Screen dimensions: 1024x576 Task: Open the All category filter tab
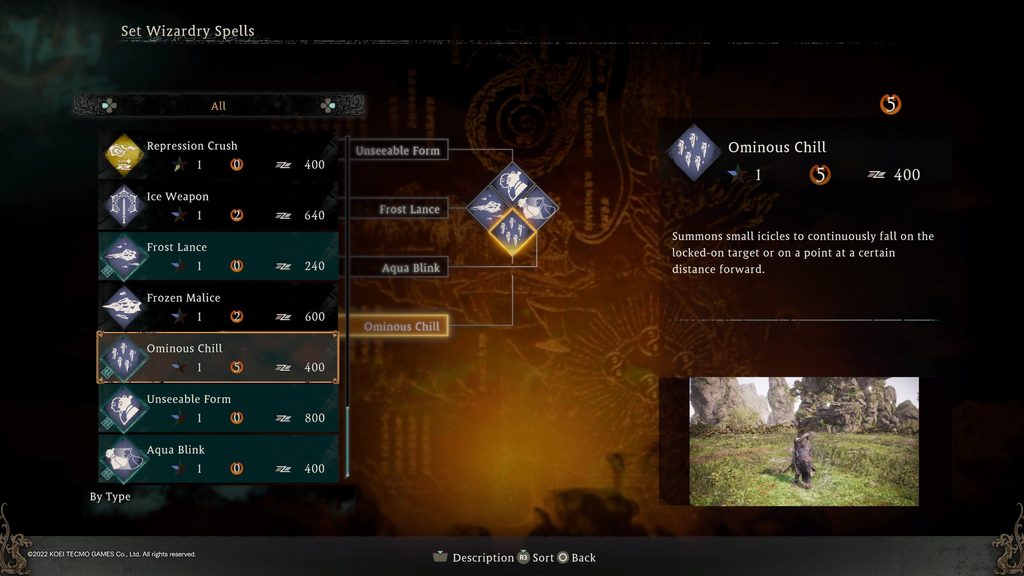click(x=218, y=106)
